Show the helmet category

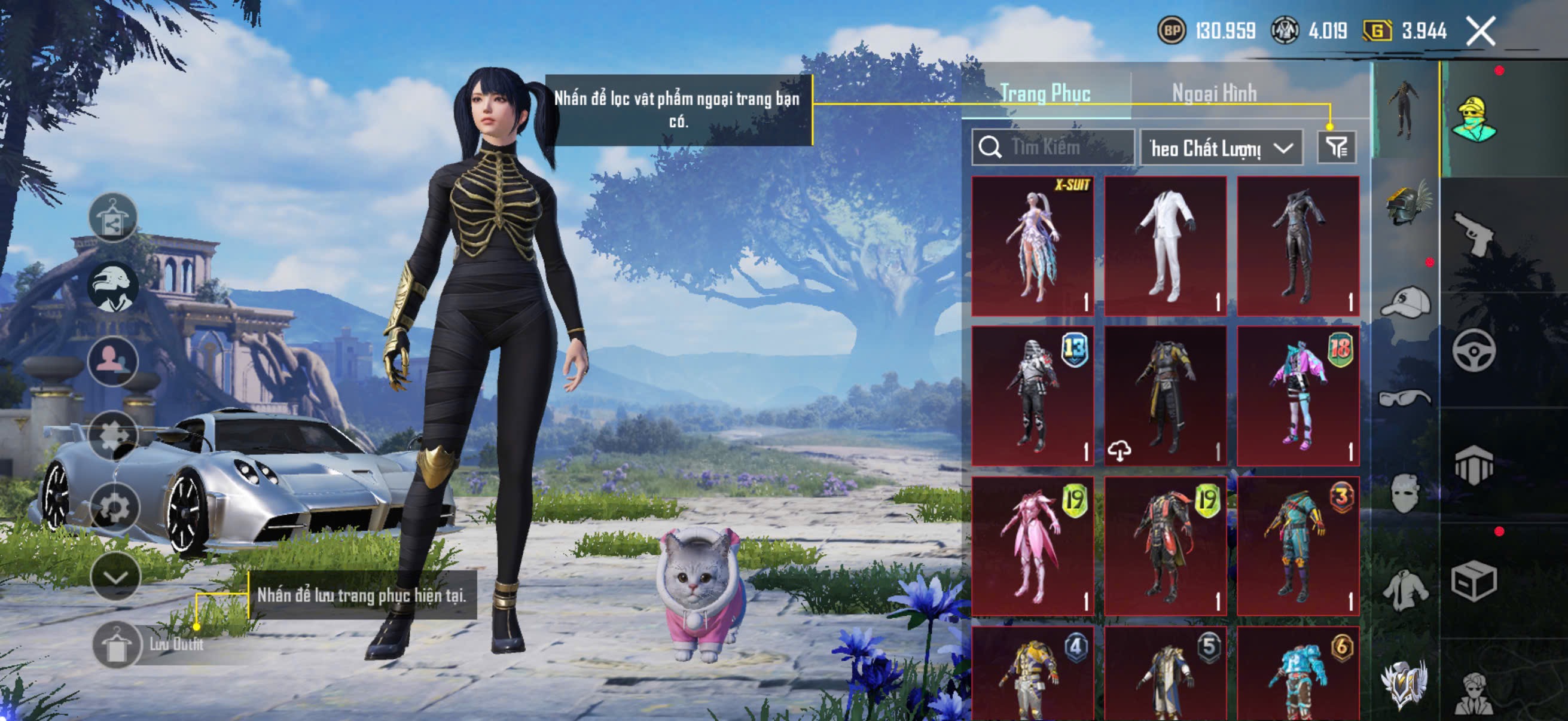pyautogui.click(x=1406, y=204)
